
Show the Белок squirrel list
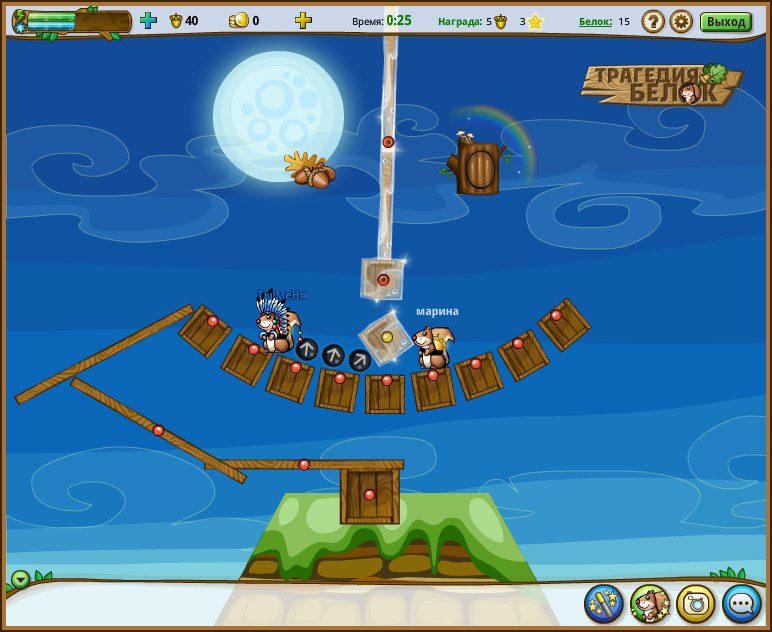pyautogui.click(x=595, y=21)
